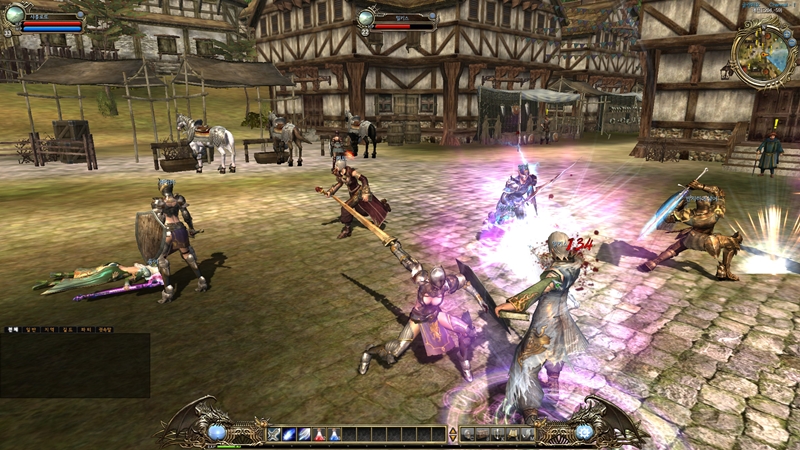Screen dimensions: 800x450
Task: Switch hotbar page with the down arrow
Action: click(x=453, y=438)
